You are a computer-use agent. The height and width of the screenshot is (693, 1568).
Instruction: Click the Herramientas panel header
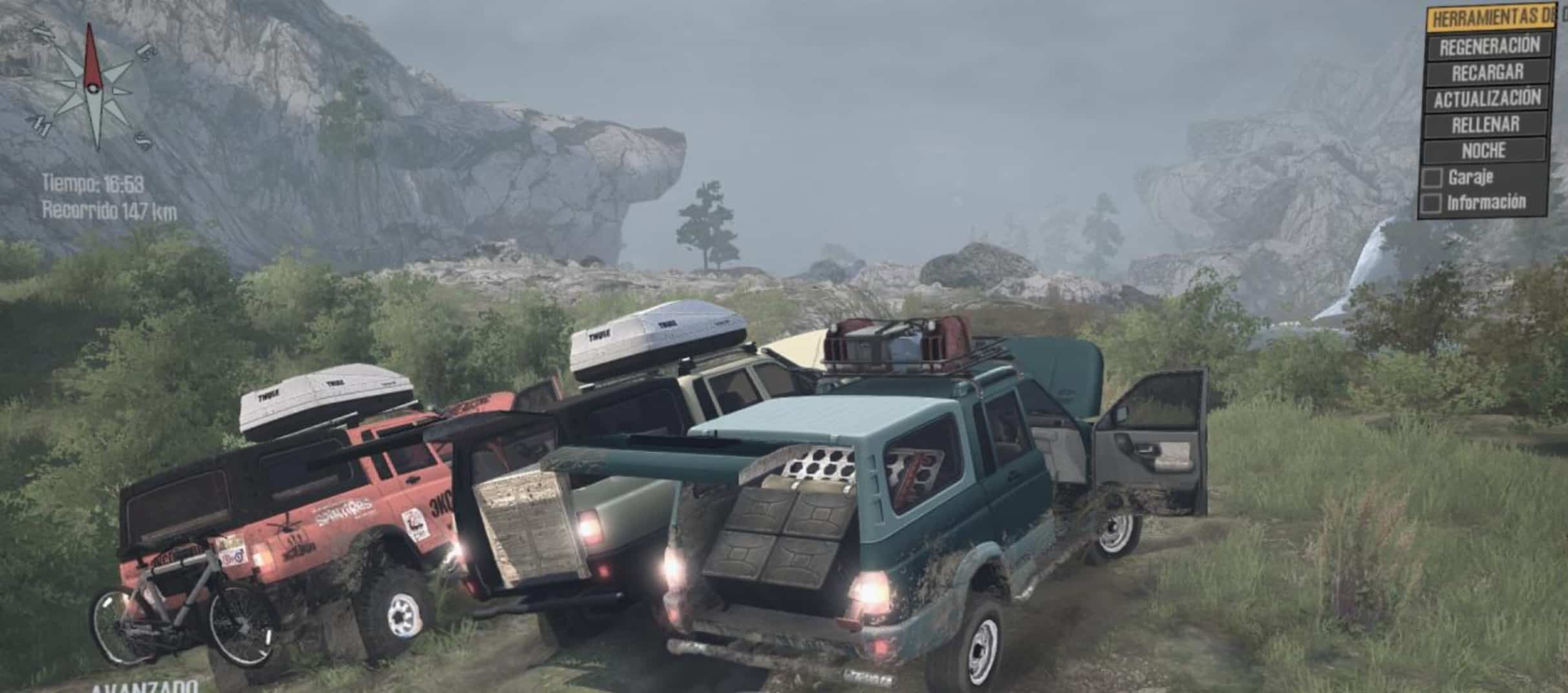pos(1492,18)
